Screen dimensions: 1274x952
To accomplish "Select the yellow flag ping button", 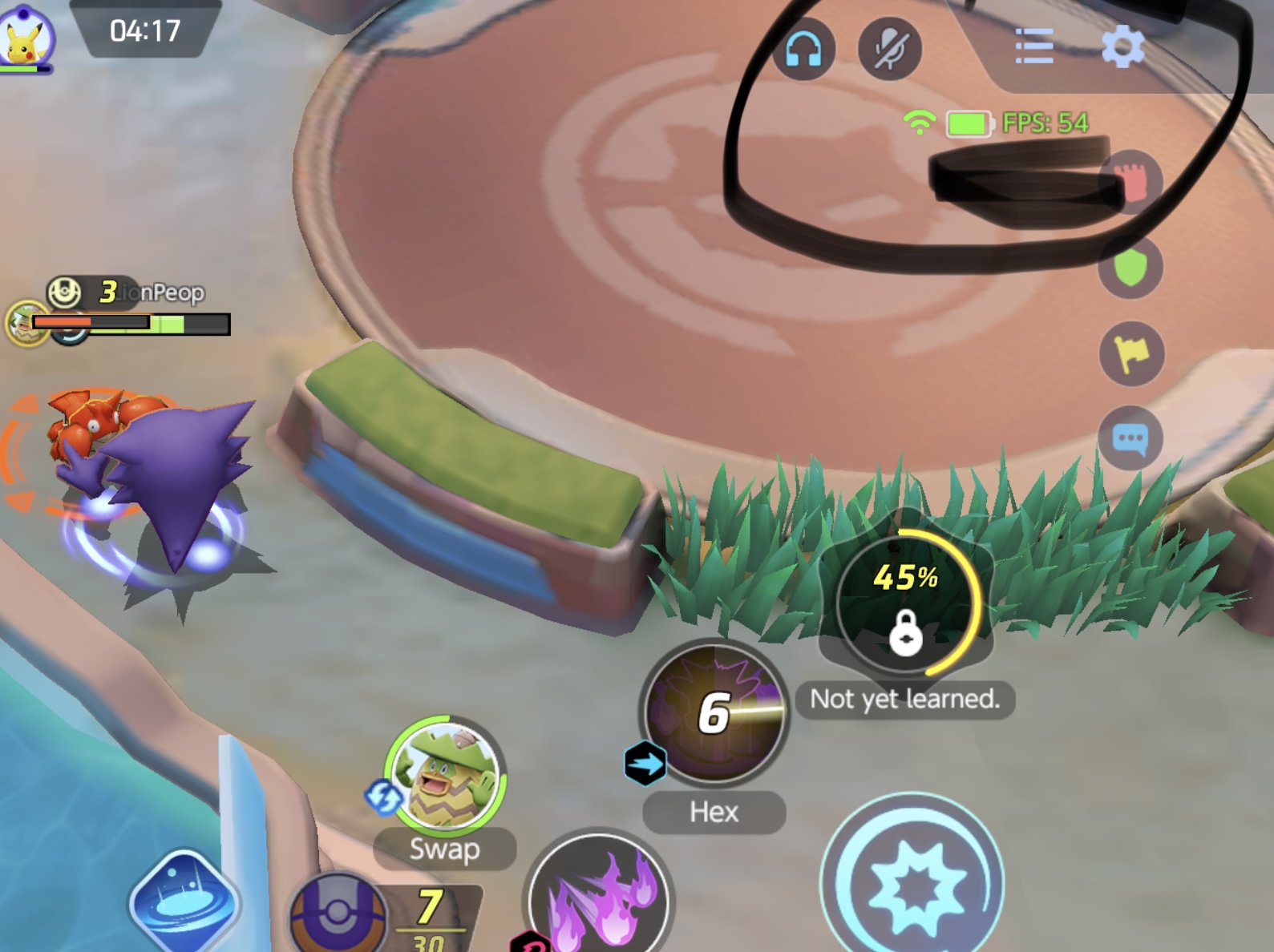I will [1131, 353].
